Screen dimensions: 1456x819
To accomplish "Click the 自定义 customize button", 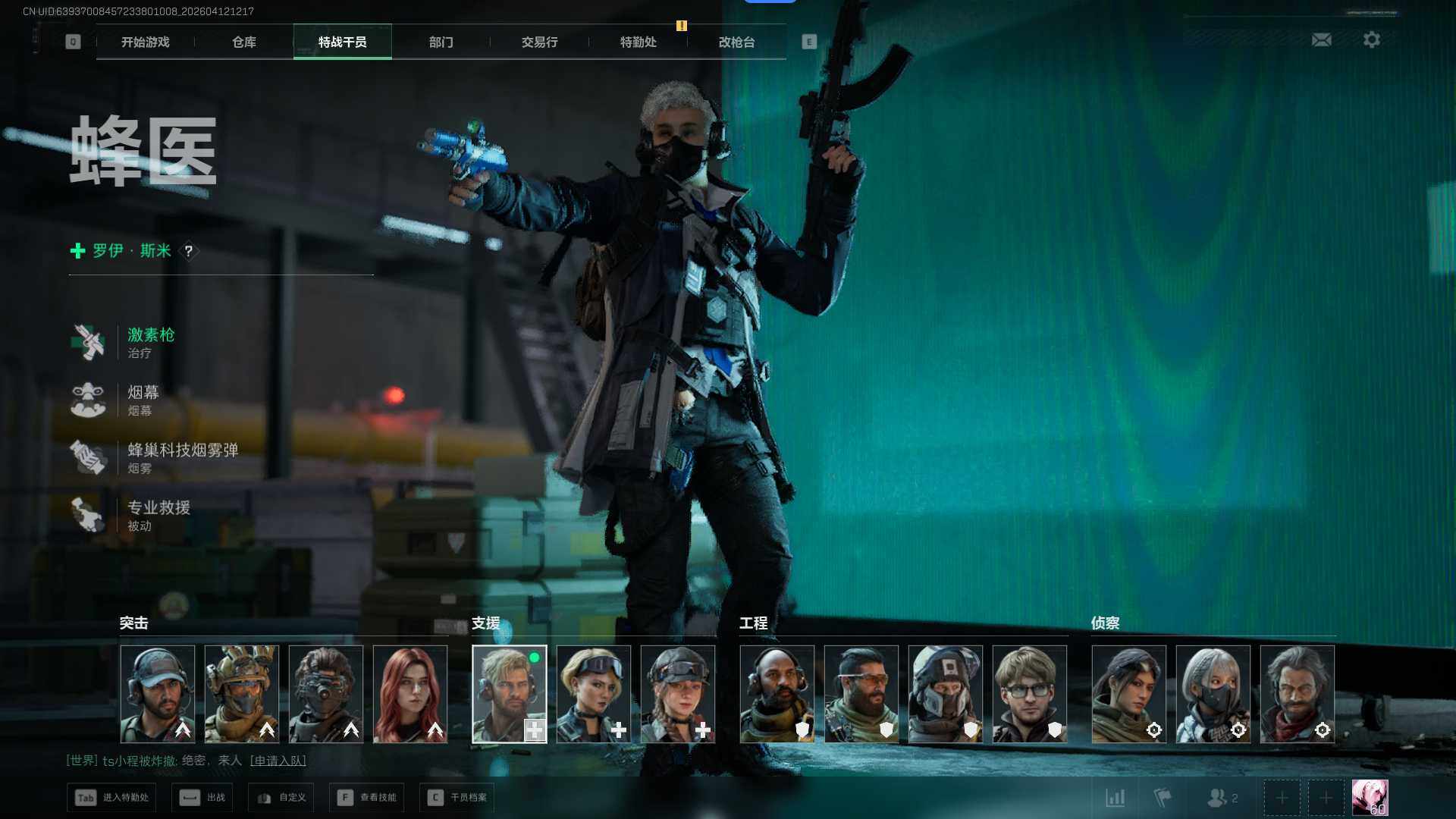I will 282,798.
